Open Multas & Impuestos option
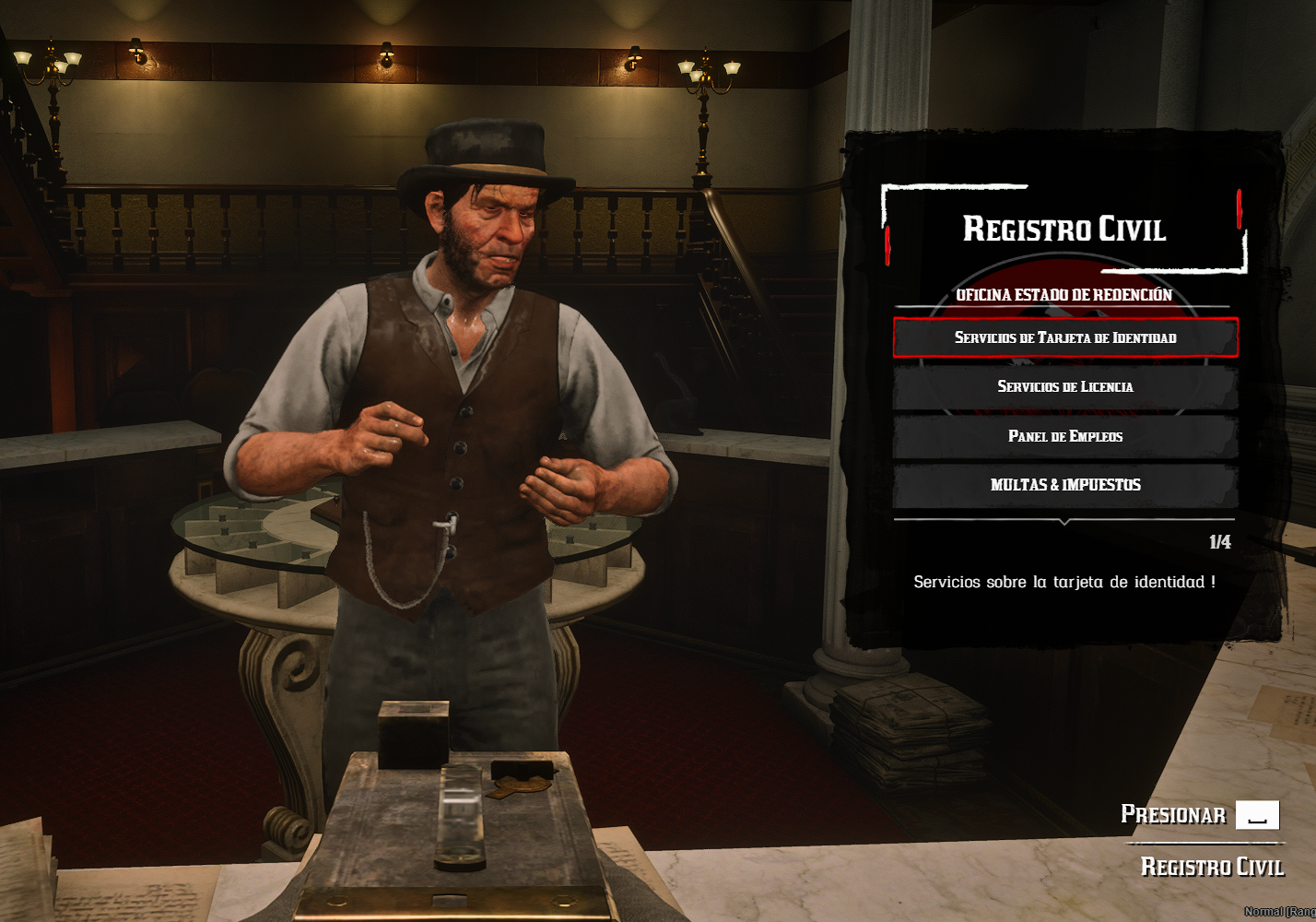 pos(1064,485)
